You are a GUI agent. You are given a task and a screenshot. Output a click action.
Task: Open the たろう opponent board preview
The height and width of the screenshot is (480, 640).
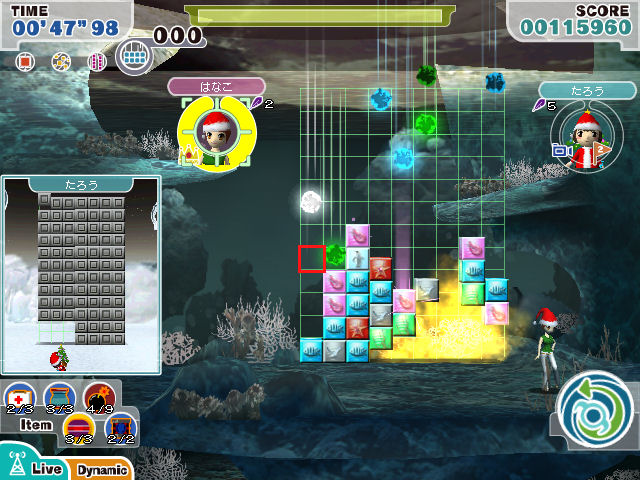pyautogui.click(x=80, y=270)
